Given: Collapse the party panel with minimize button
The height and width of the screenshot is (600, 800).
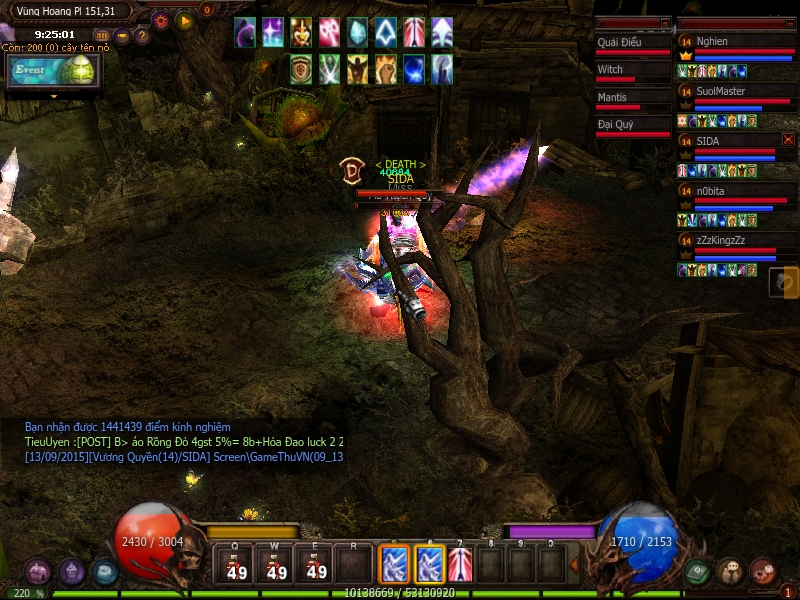Looking at the screenshot, I should pyautogui.click(x=788, y=22).
